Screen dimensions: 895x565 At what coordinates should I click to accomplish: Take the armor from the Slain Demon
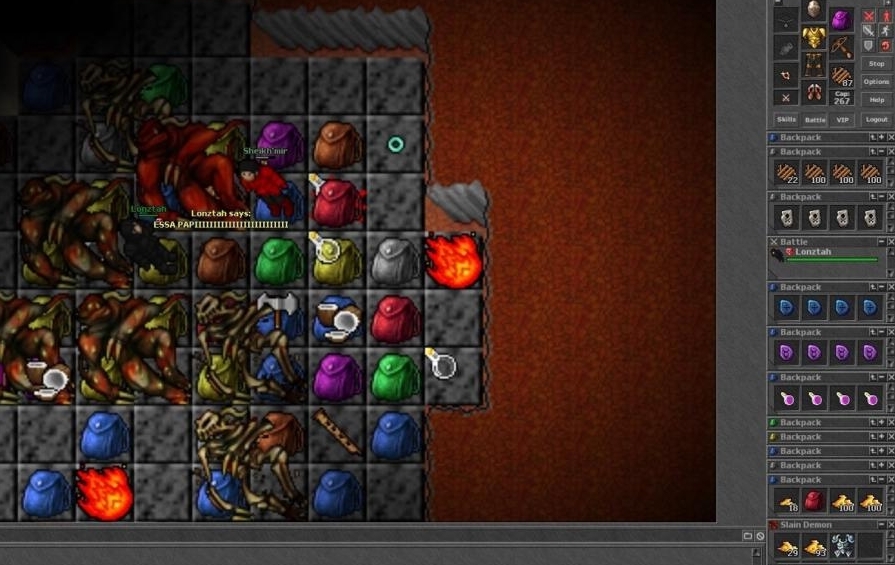[843, 545]
